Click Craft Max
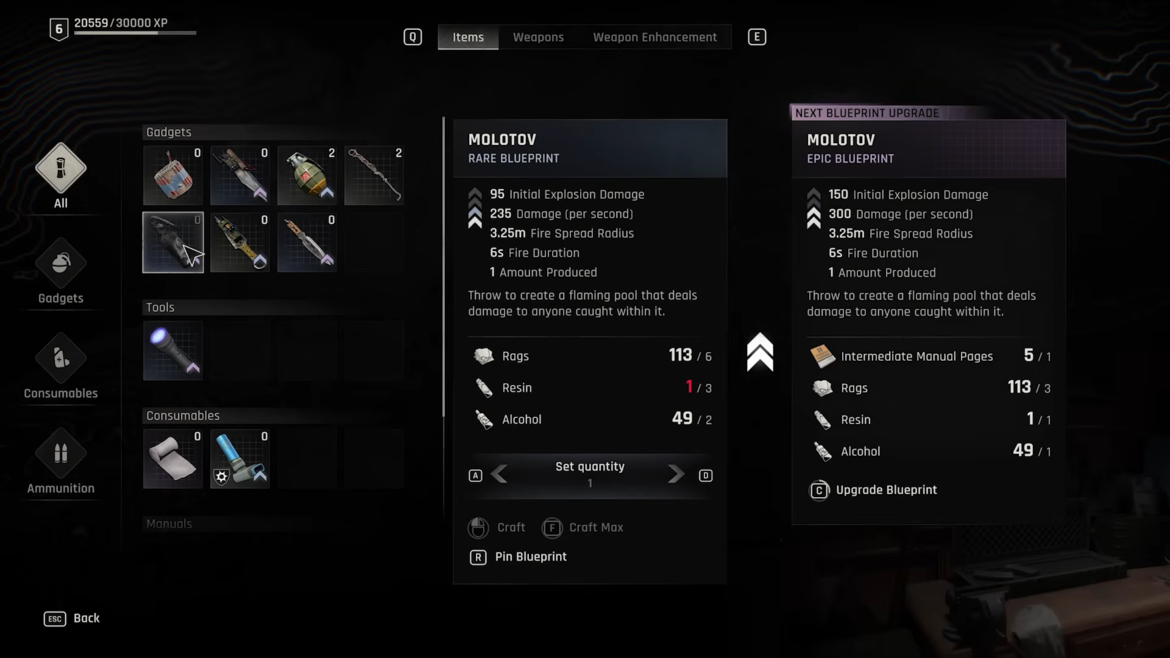The width and height of the screenshot is (1170, 658). pos(583,527)
